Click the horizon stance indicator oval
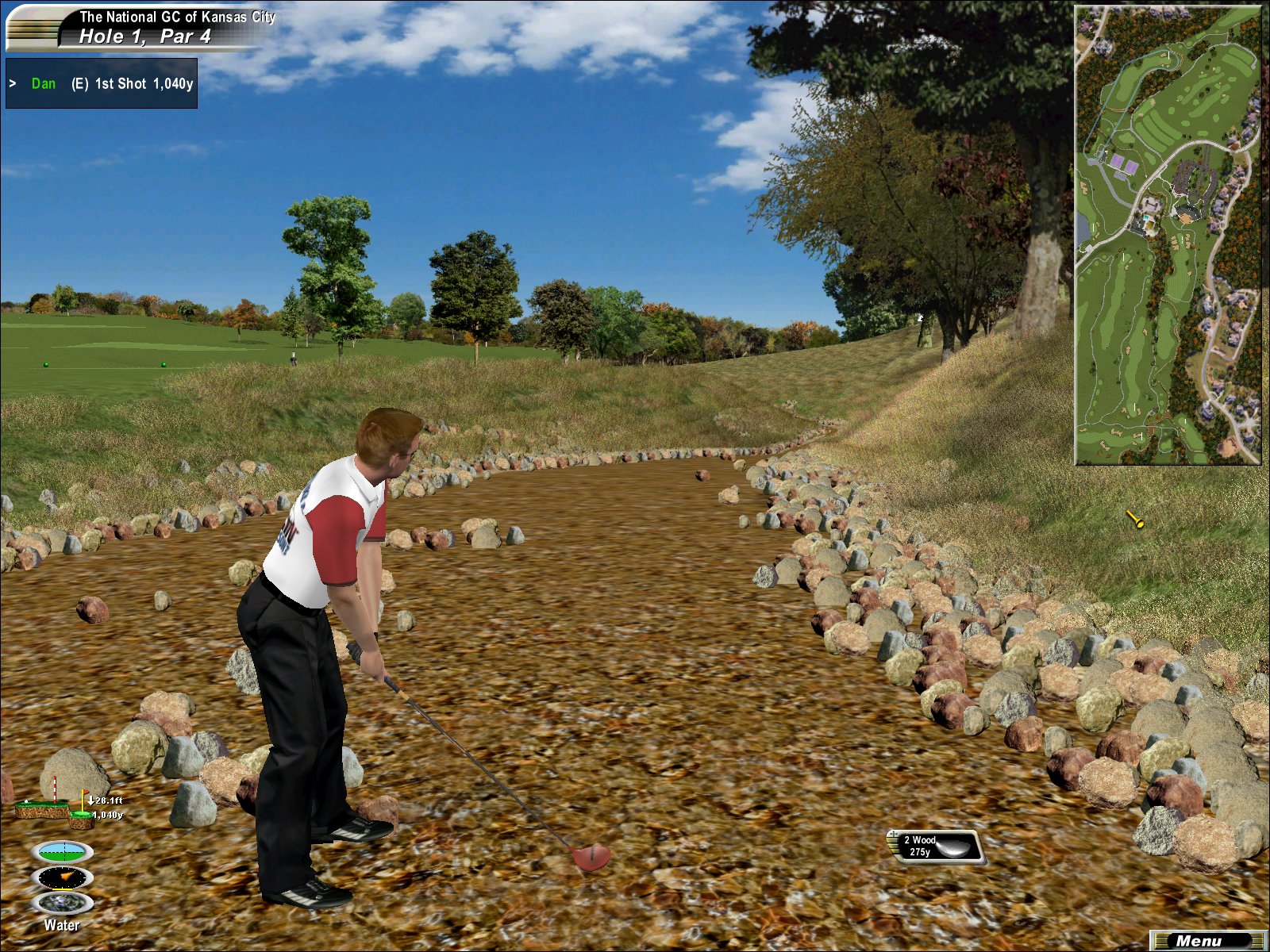 [62, 852]
